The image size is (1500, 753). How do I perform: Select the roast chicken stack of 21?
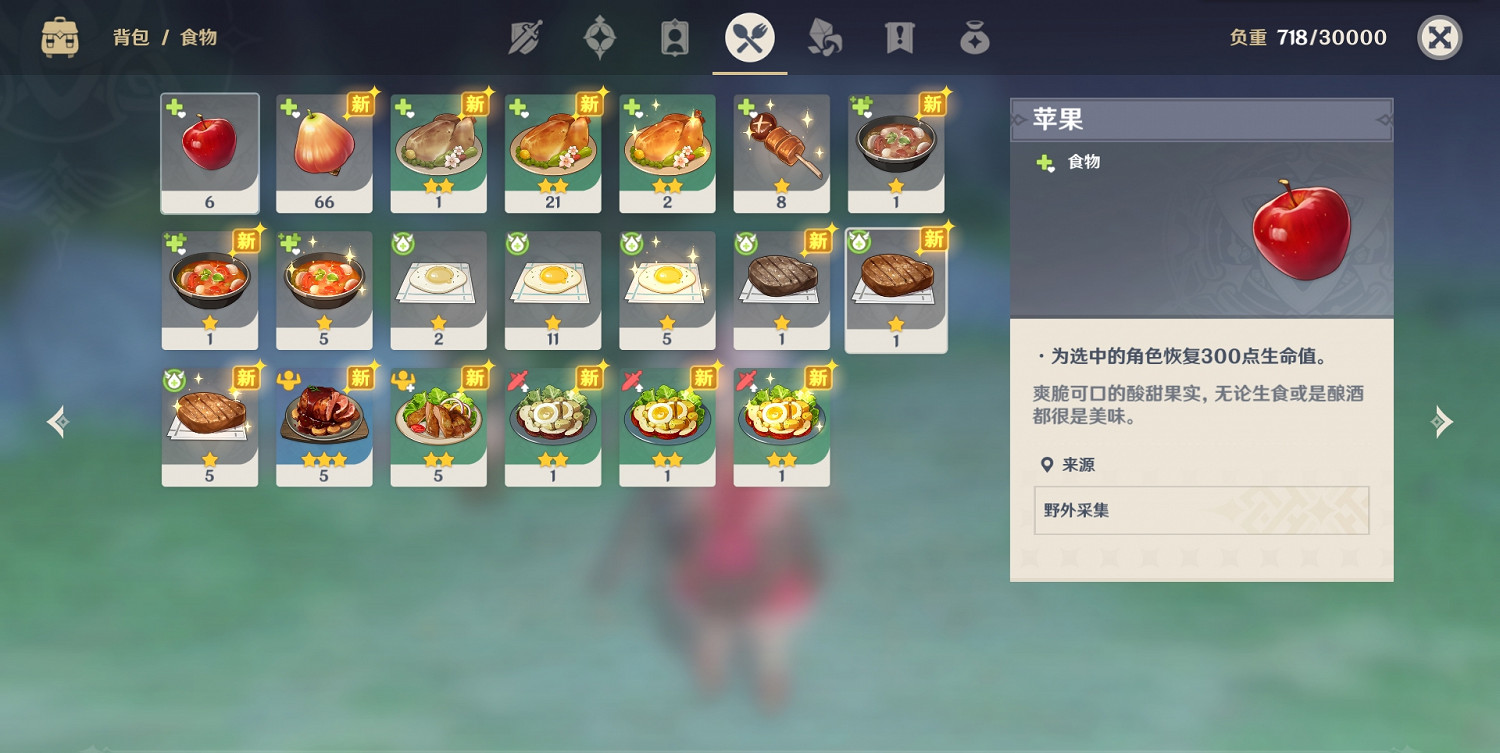[553, 150]
